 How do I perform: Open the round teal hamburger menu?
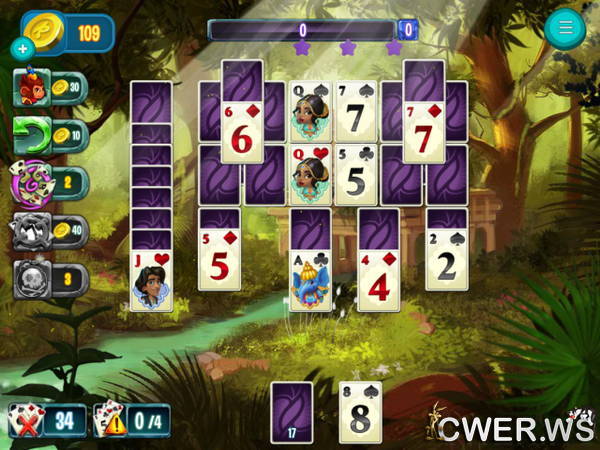tap(565, 29)
